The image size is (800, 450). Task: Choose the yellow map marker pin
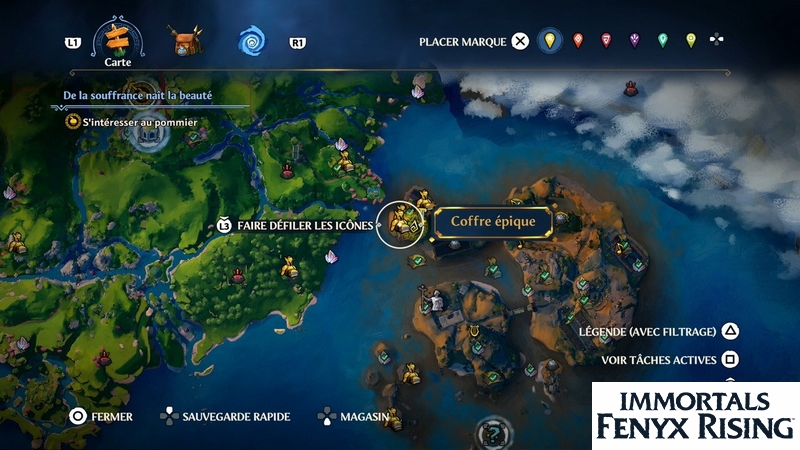(547, 41)
